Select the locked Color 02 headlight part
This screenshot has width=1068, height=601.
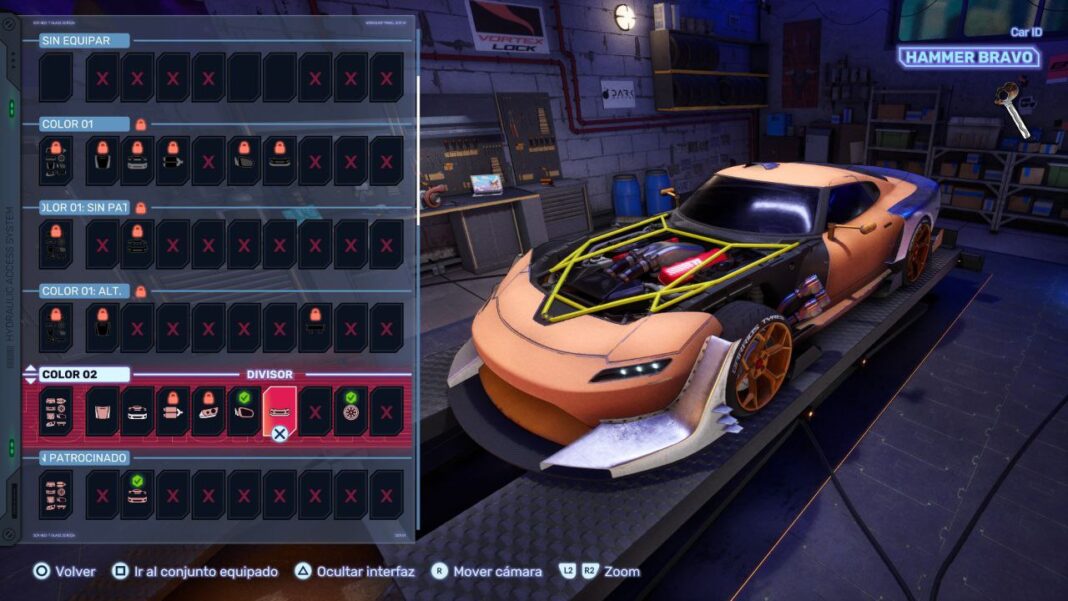(209, 412)
